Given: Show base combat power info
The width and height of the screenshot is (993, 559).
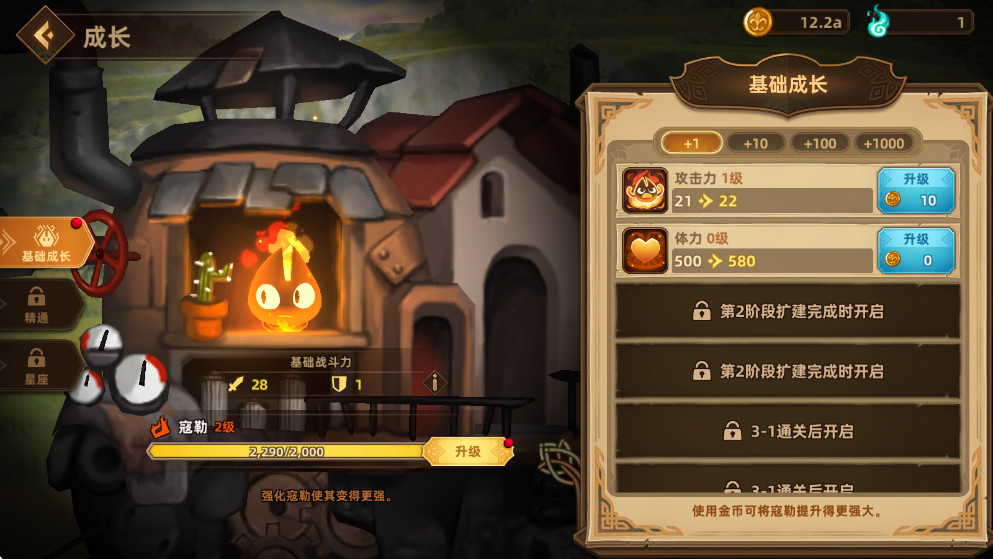Looking at the screenshot, I should 434,383.
